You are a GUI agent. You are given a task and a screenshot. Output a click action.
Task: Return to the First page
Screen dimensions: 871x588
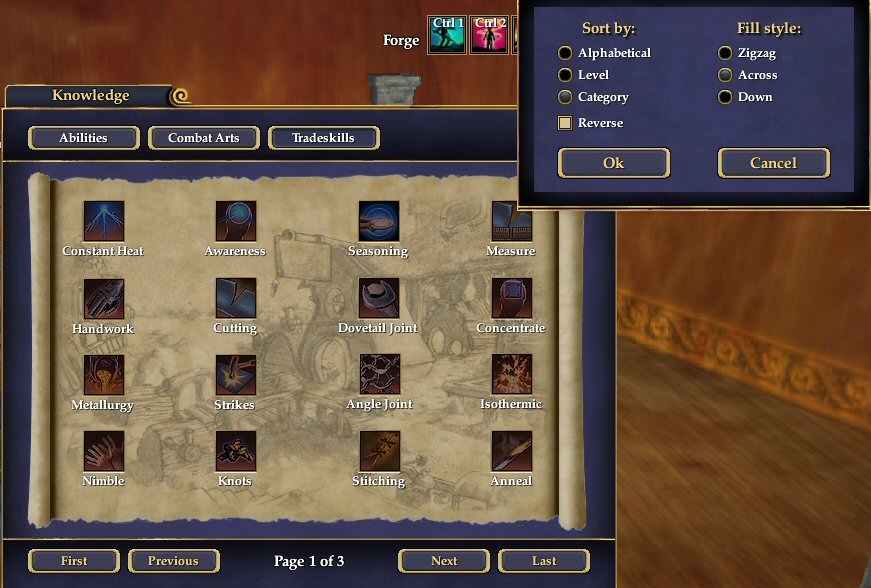click(74, 561)
